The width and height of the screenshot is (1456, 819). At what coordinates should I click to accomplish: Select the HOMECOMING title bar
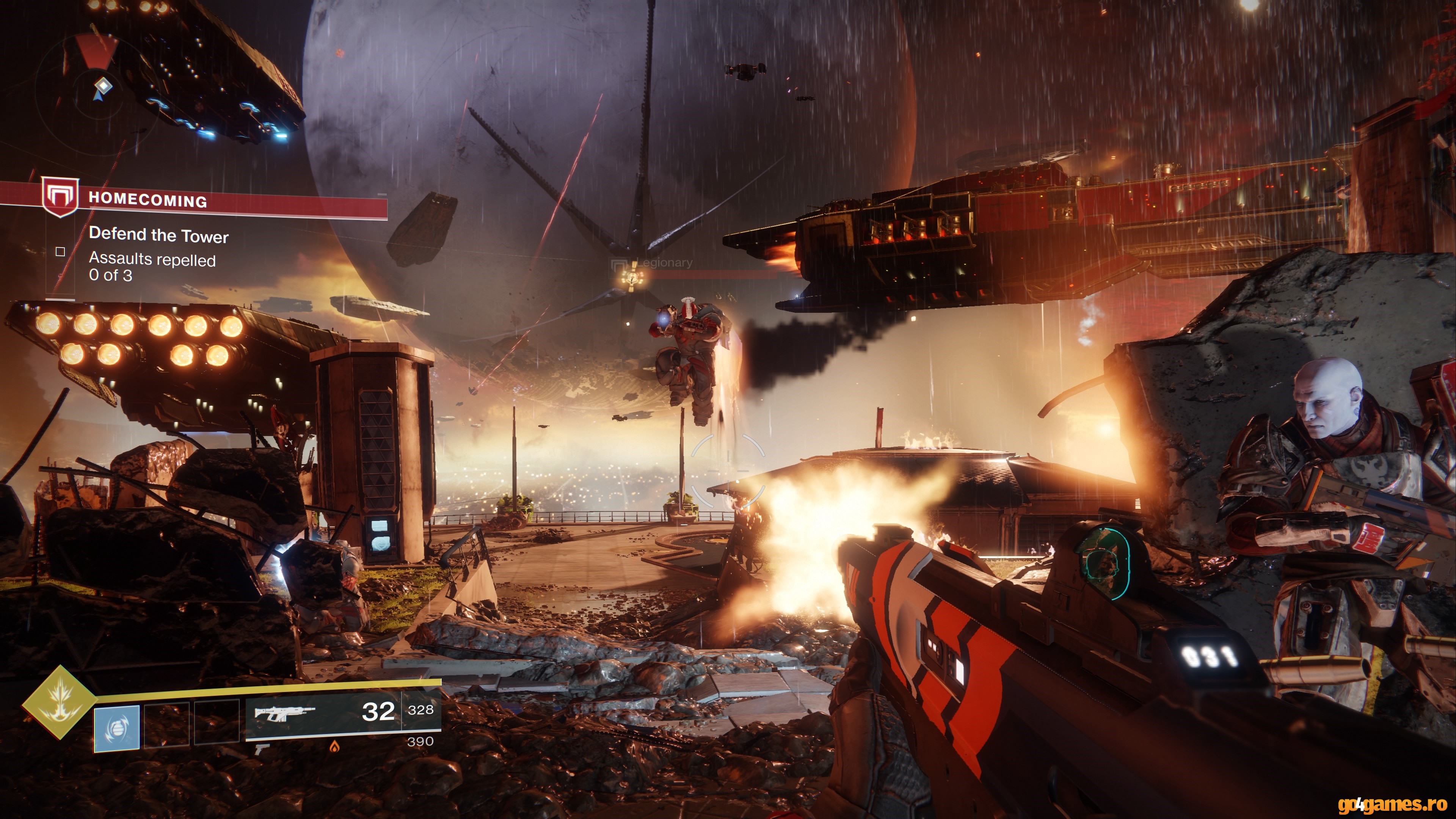[x=149, y=199]
